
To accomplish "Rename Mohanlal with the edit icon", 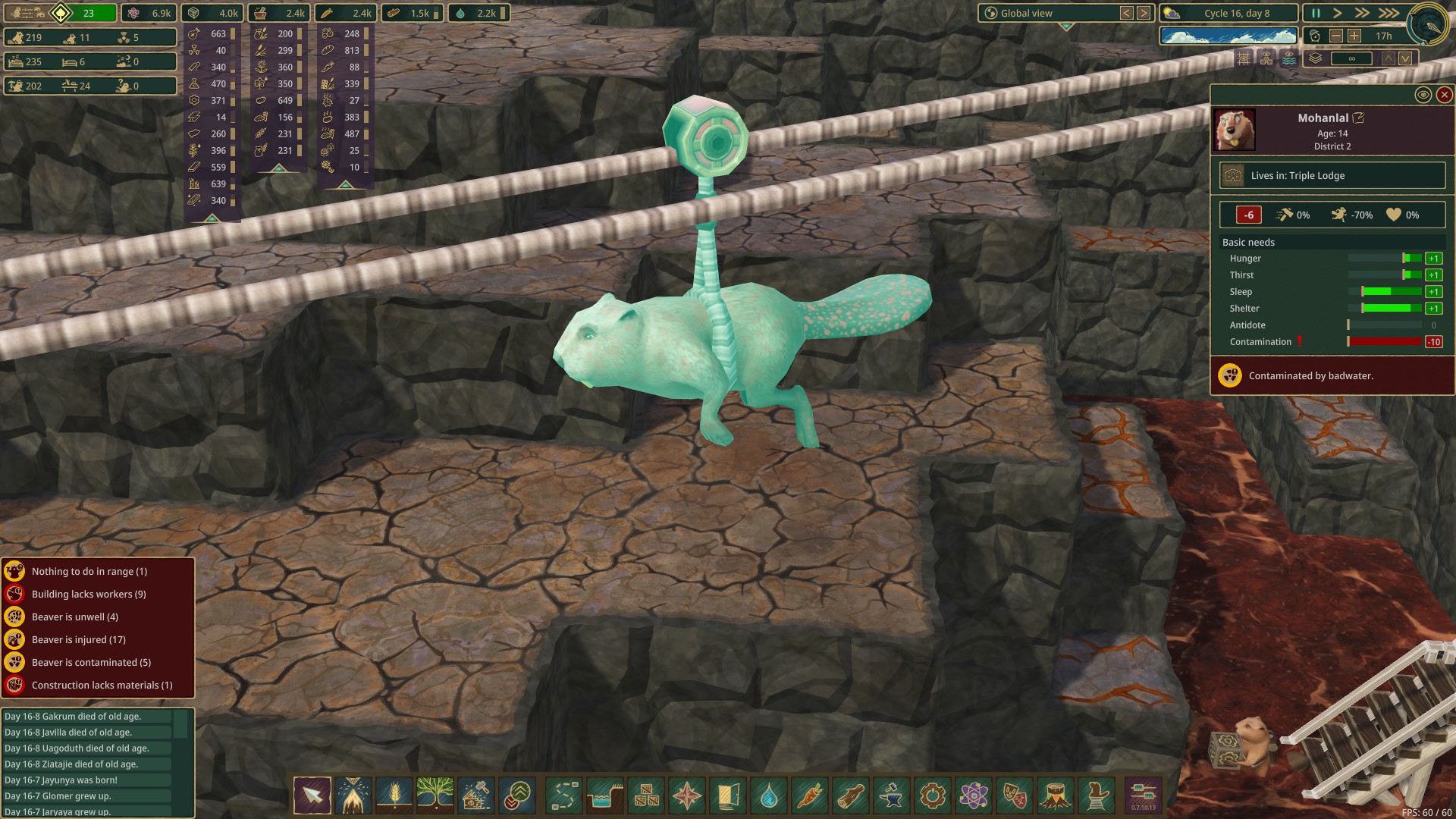I will [1359, 118].
